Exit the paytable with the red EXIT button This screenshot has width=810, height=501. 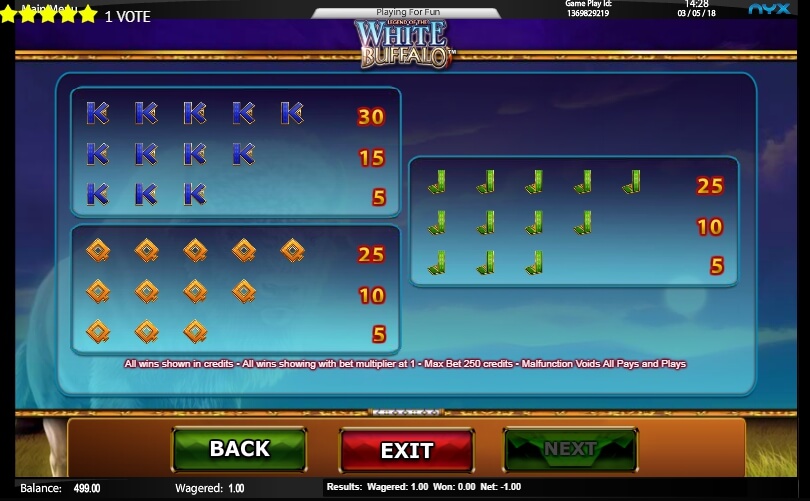point(406,450)
